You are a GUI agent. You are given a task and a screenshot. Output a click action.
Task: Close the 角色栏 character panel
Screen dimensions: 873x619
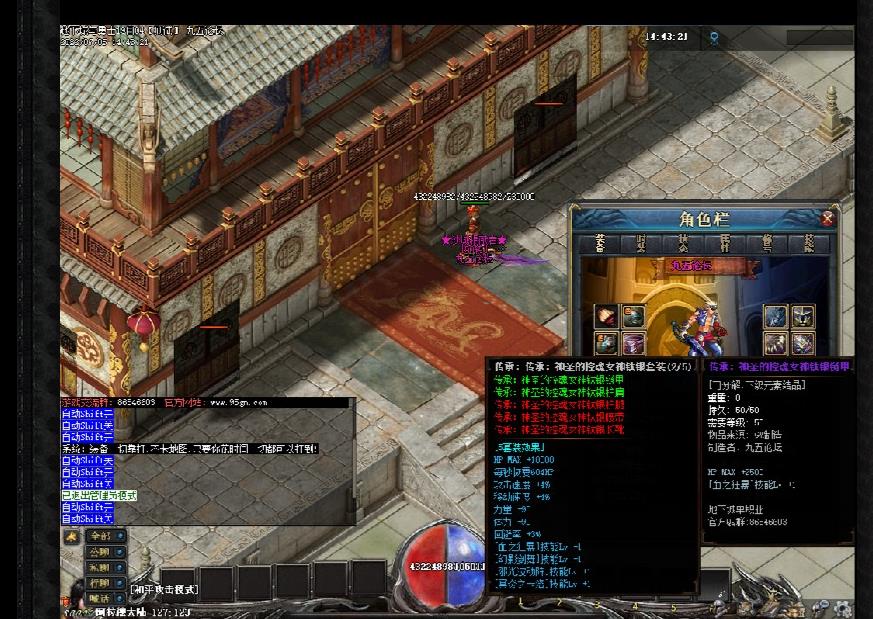pyautogui.click(x=827, y=218)
